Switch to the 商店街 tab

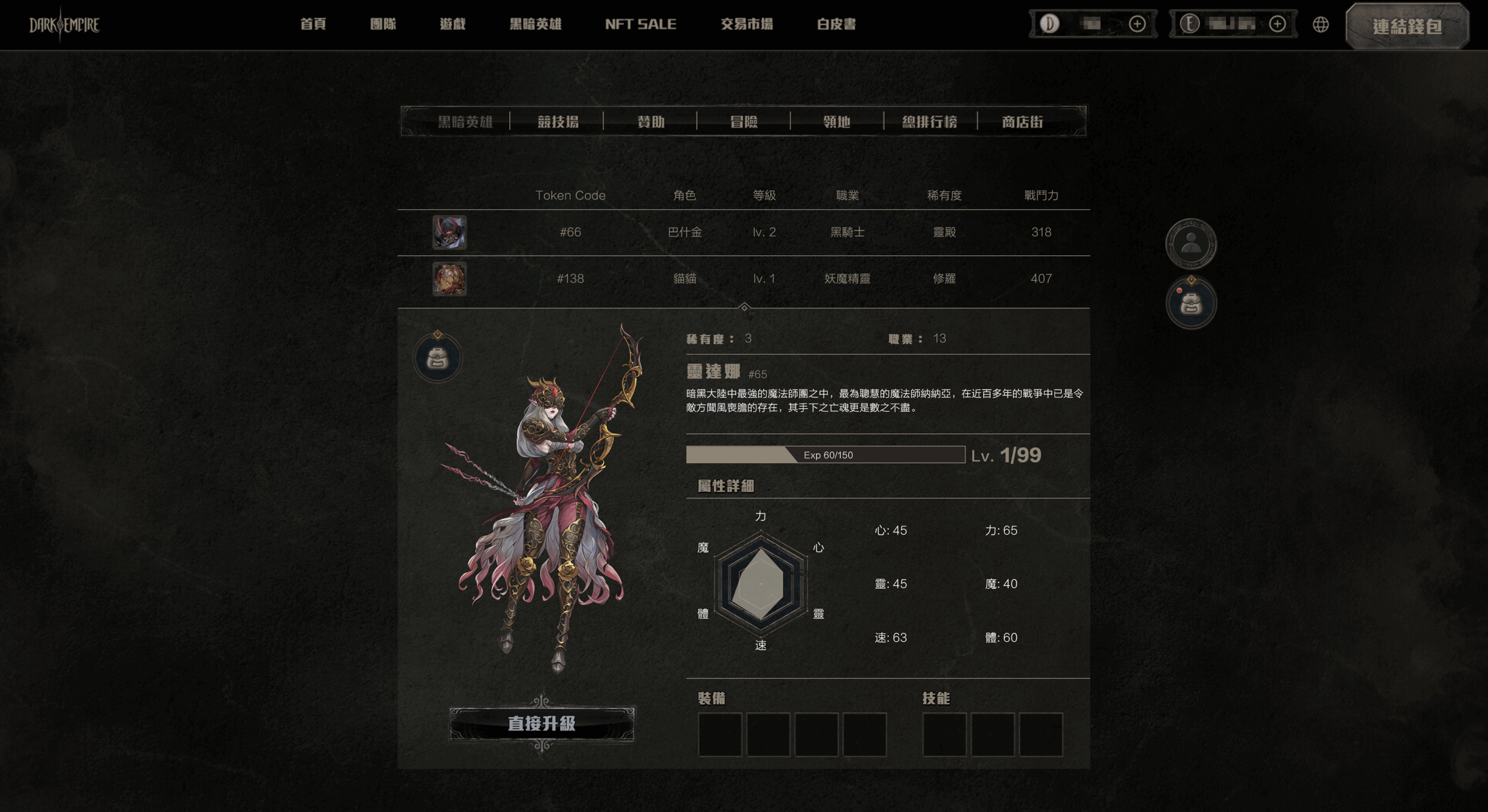tap(1022, 121)
